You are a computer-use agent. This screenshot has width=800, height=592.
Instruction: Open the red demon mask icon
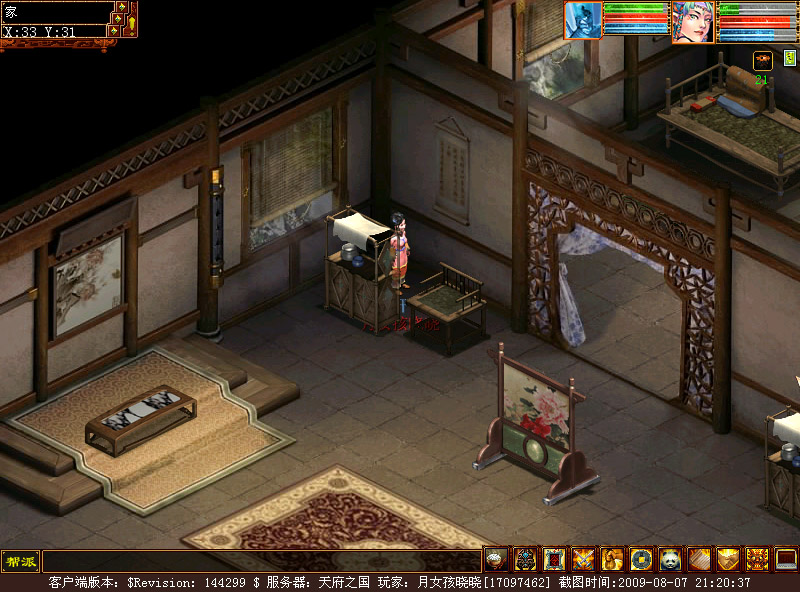[x=757, y=559]
